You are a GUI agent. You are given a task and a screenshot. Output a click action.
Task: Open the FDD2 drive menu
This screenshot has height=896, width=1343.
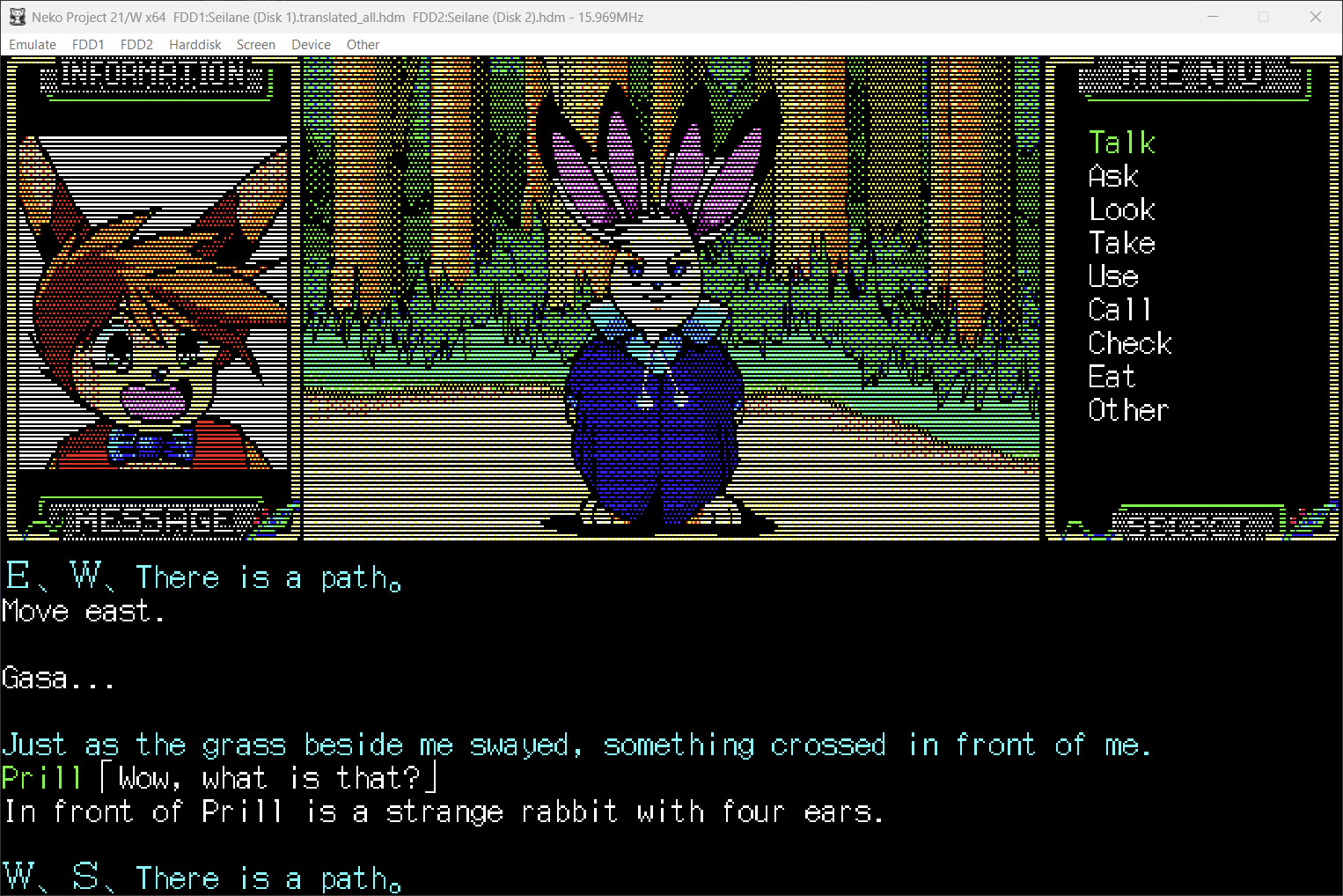(136, 45)
